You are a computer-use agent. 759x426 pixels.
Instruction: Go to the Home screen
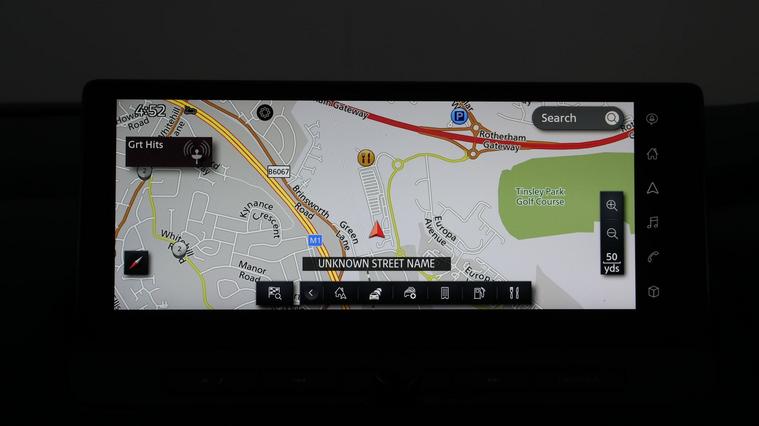[652, 154]
